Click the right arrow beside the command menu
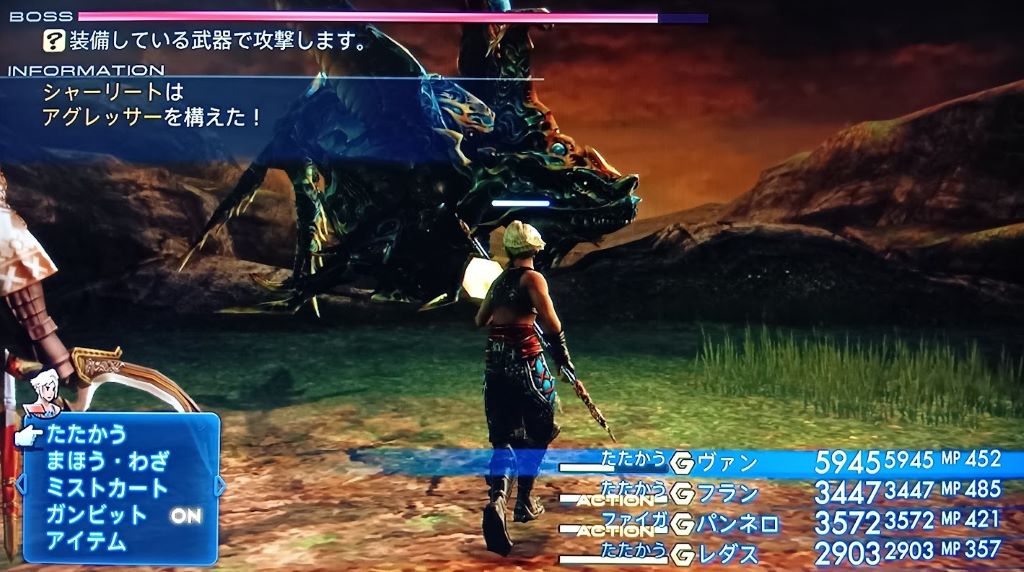Viewport: 1024px width, 572px height. click(220, 486)
